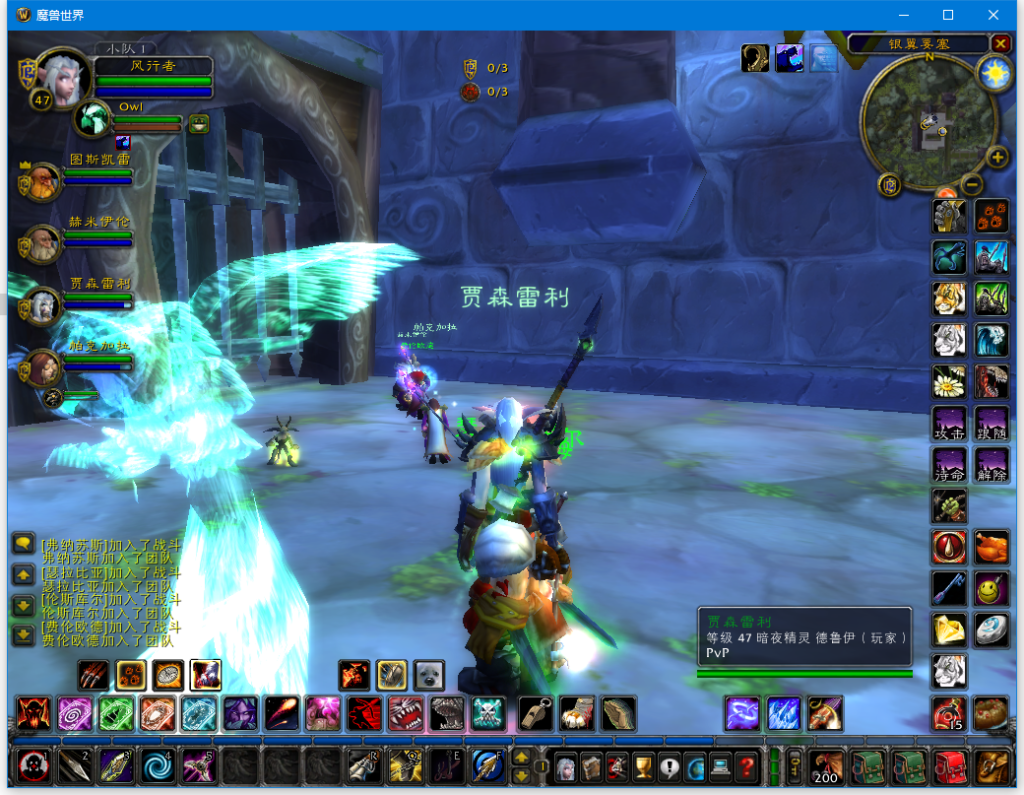
Task: Open the red question mark help button
Action: click(746, 767)
